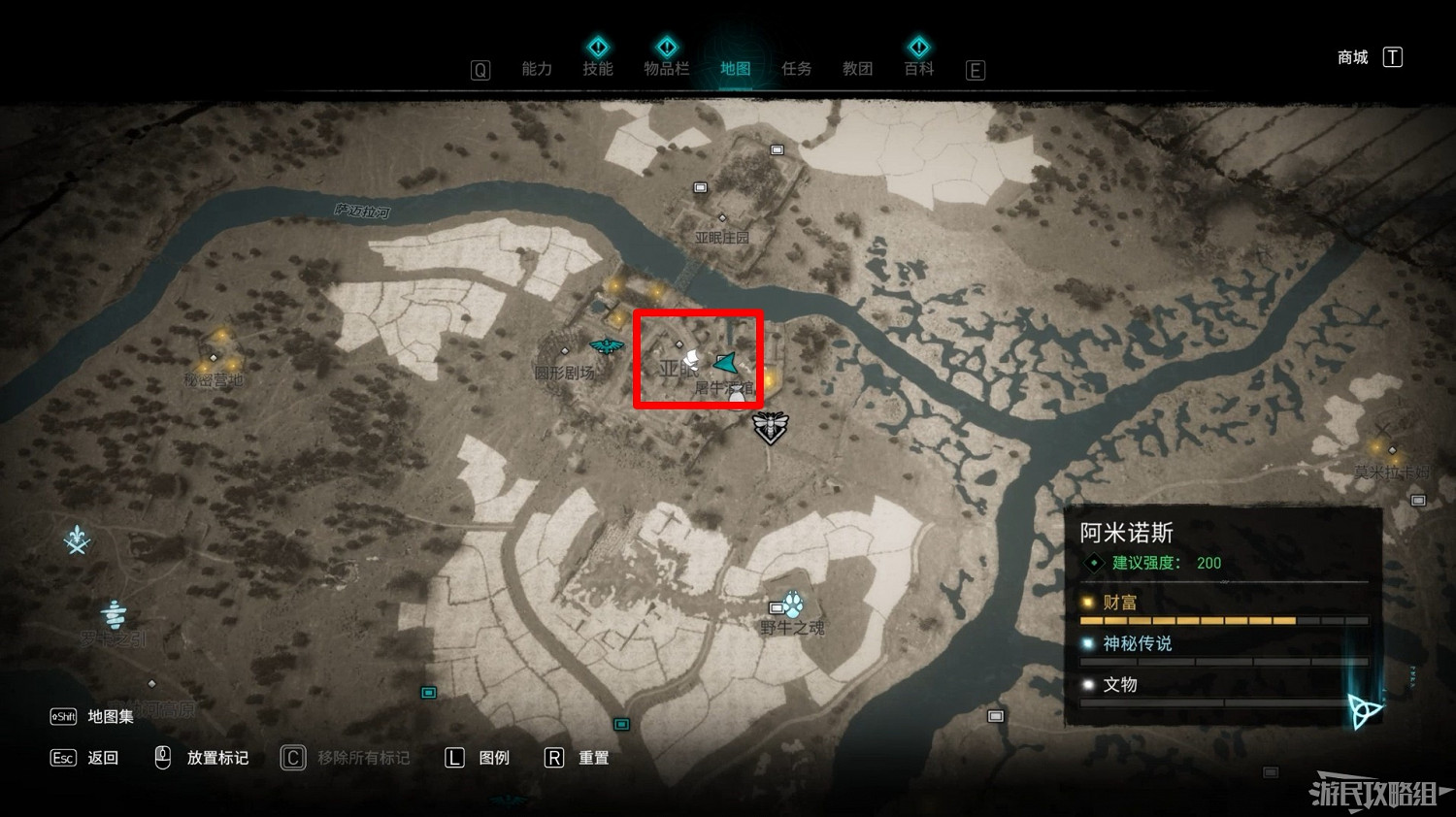Viewport: 1456px width, 817px height.
Task: Open the 百科 tab
Action: [918, 69]
